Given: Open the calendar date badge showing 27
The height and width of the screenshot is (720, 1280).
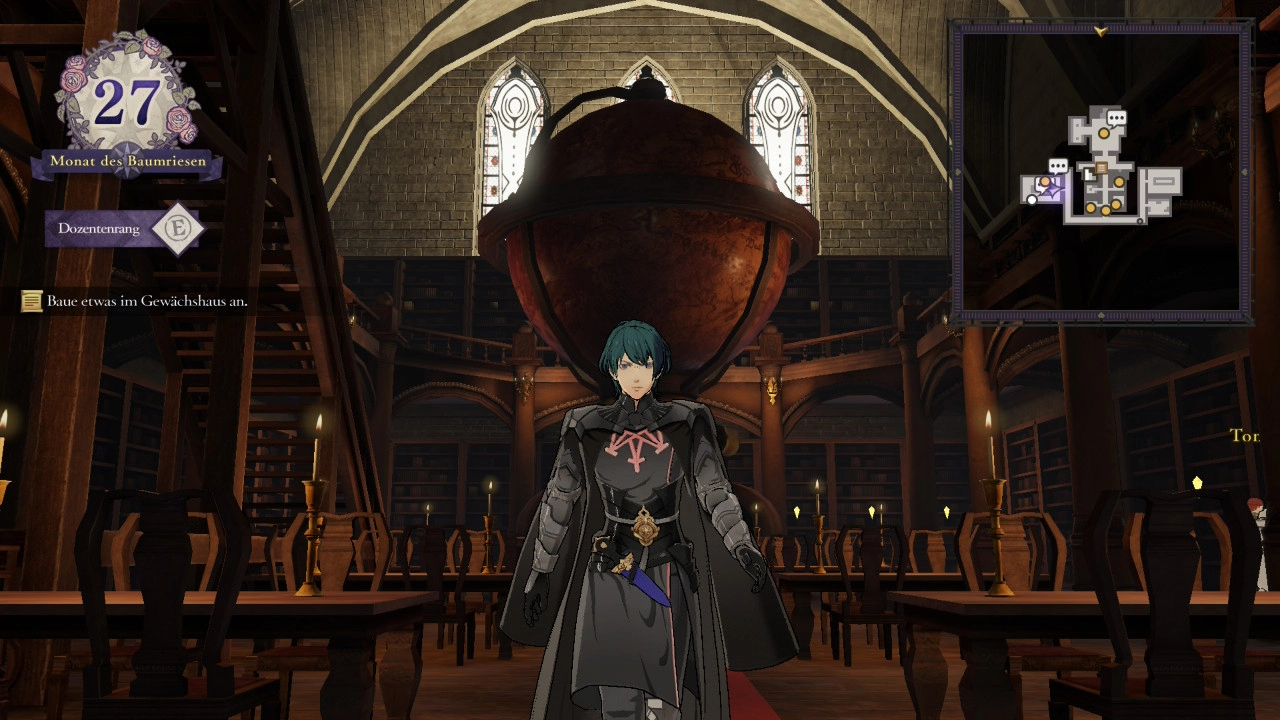Looking at the screenshot, I should 127,103.
